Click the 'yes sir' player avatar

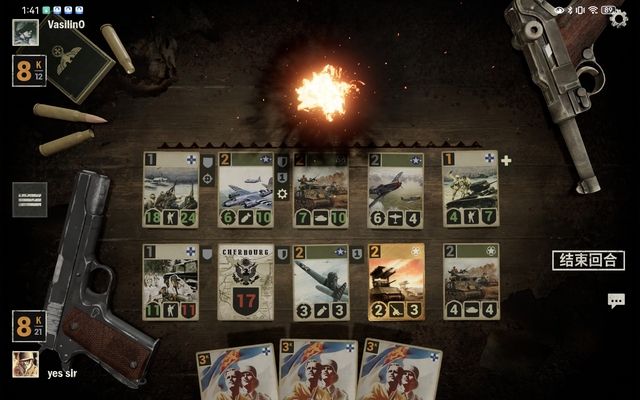[x=26, y=364]
